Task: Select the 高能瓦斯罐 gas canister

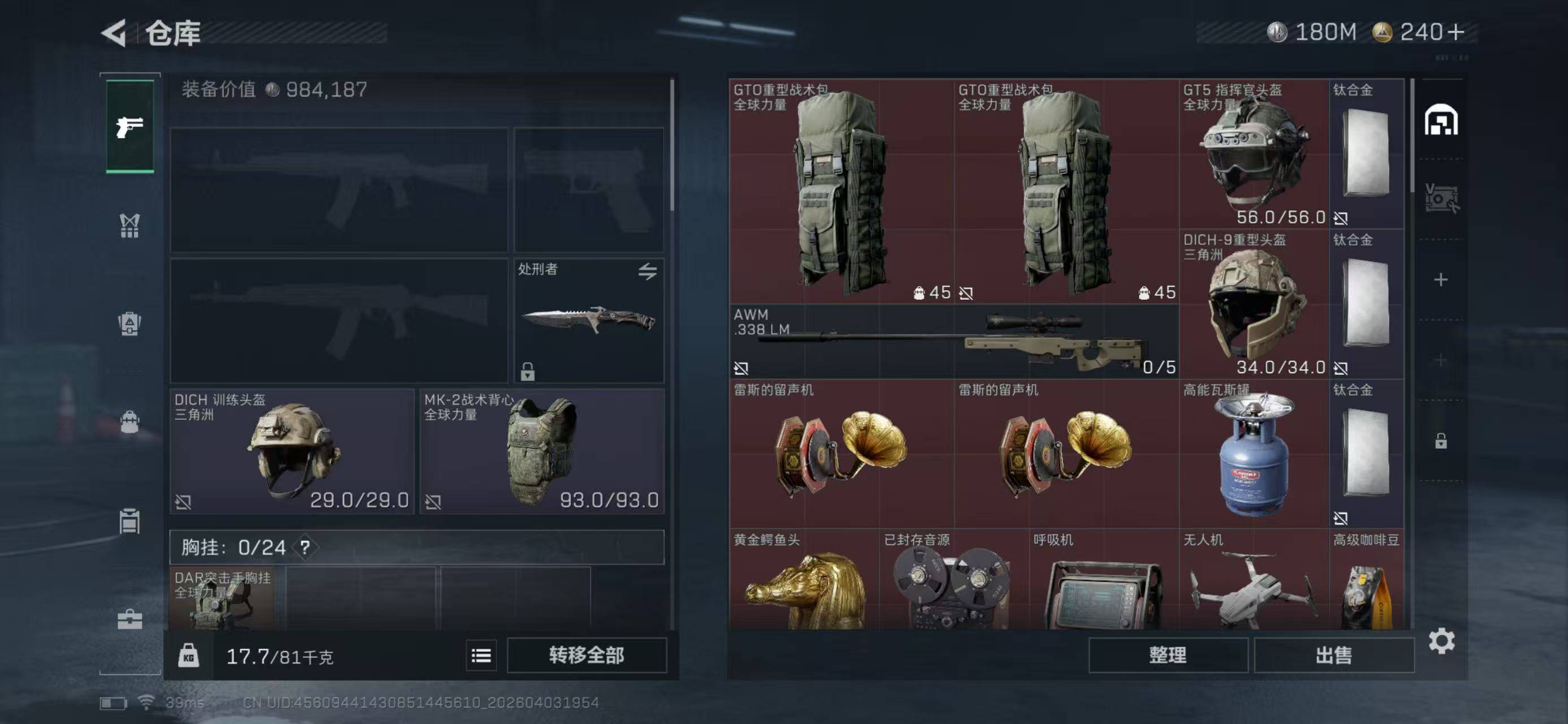Action: pos(1253,454)
